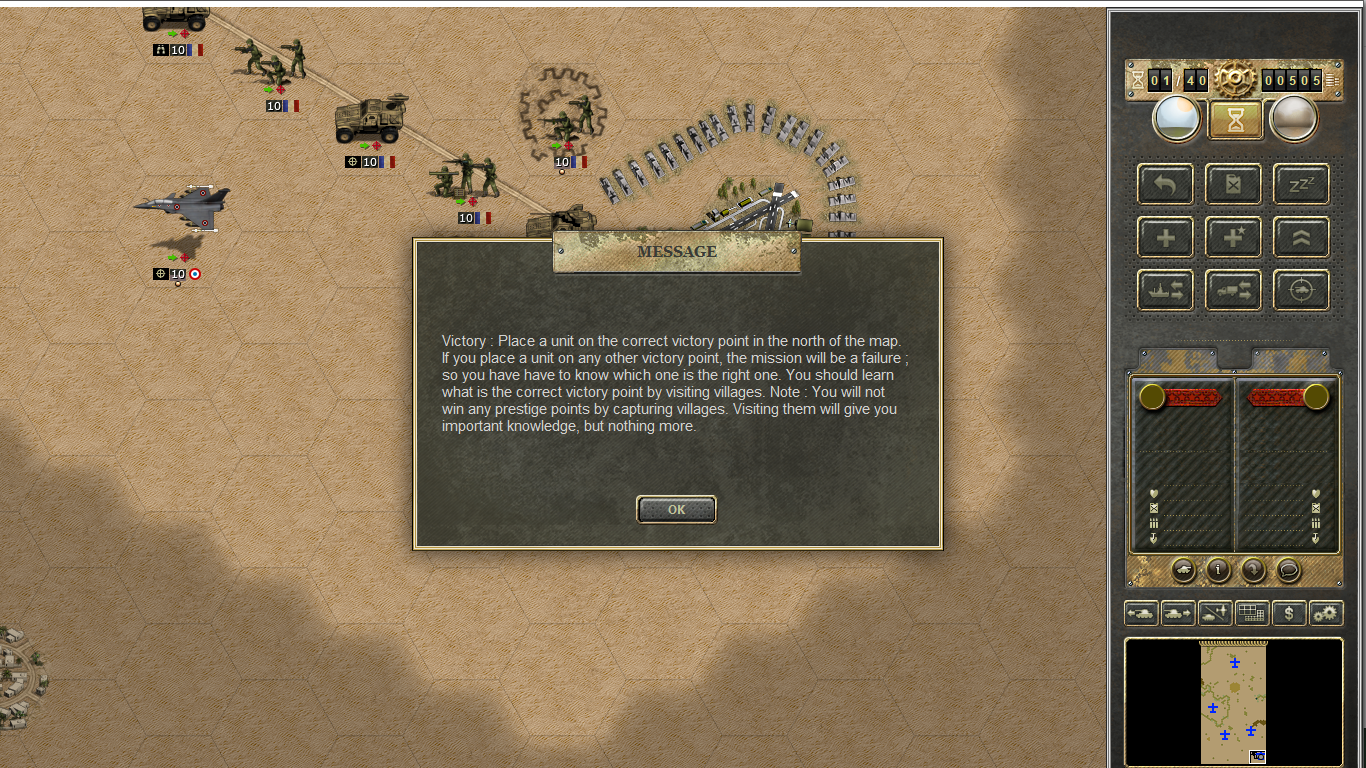Select the next unit toolbar button
Screen dimensions: 1366x768
pos(1178,613)
